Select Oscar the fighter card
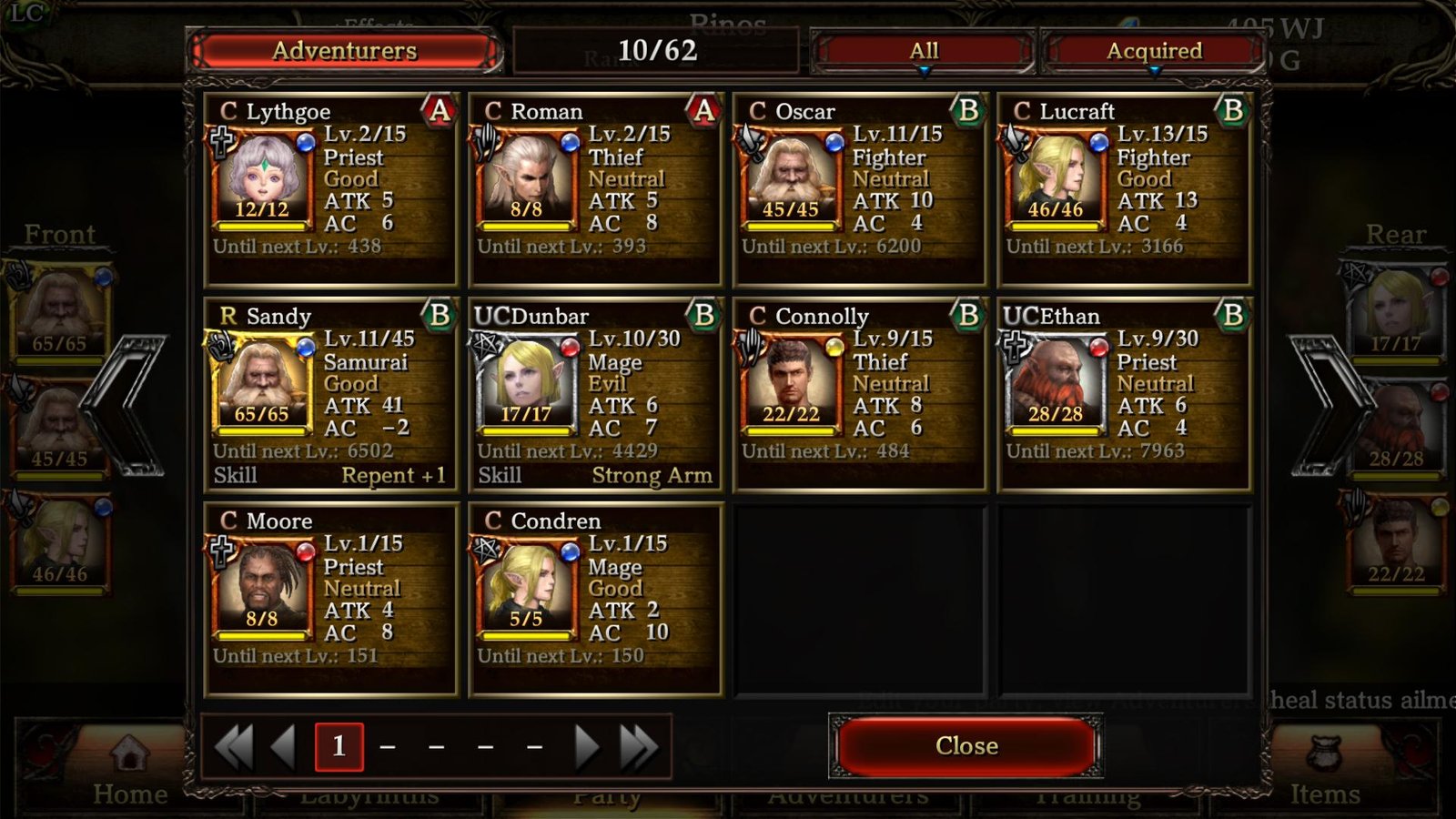This screenshot has width=1456, height=819. click(x=860, y=189)
